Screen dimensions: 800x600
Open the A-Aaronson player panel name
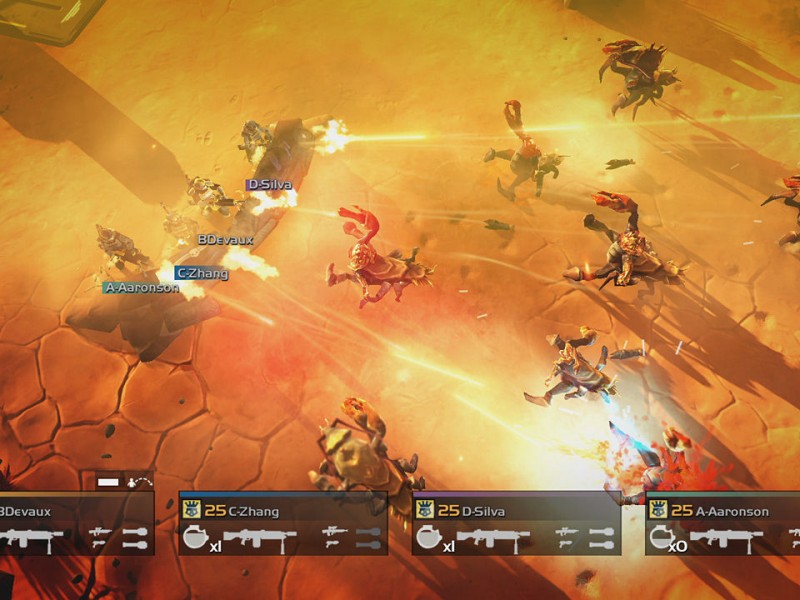coord(733,511)
